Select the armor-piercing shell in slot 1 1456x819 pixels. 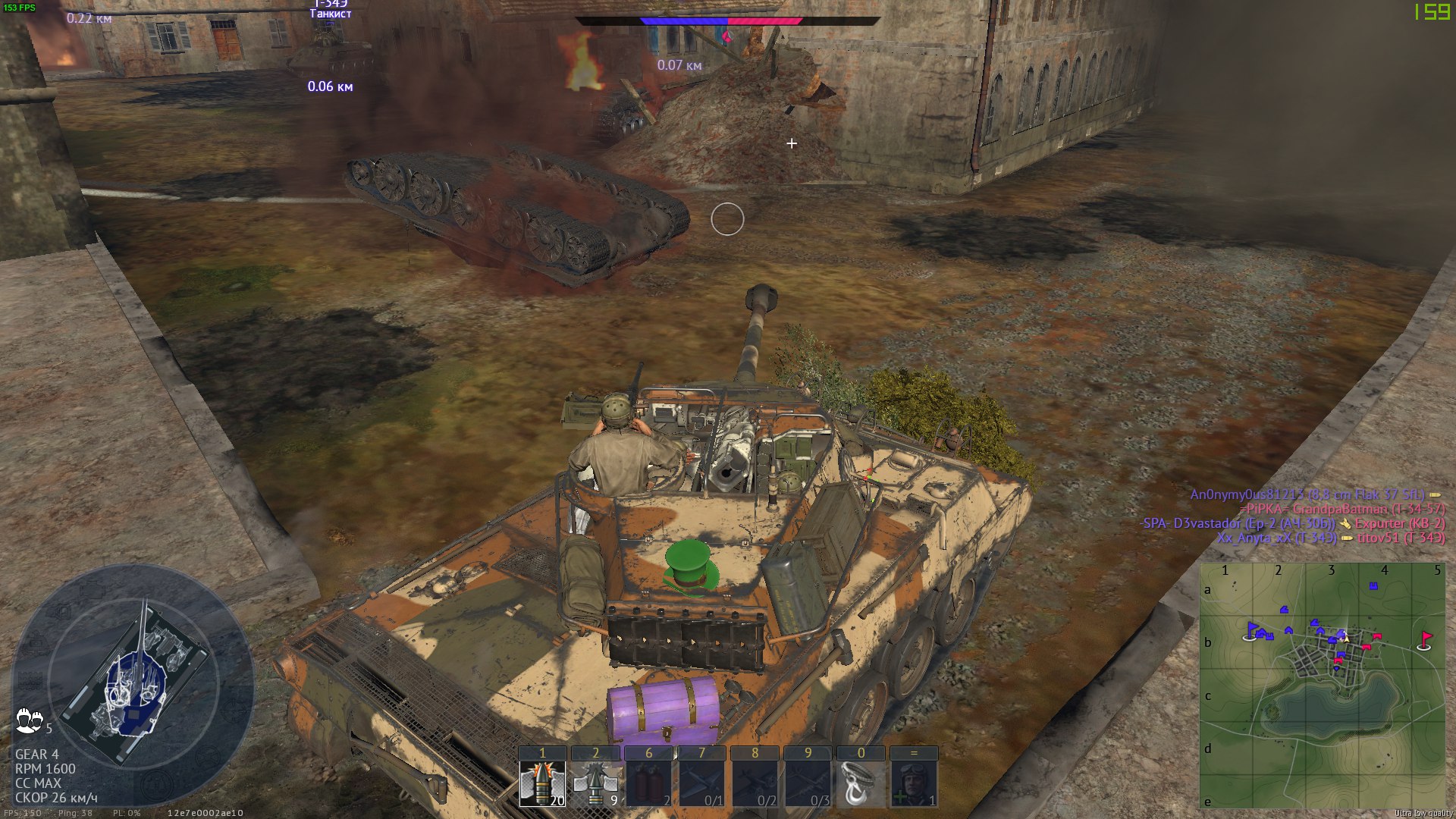[x=542, y=783]
